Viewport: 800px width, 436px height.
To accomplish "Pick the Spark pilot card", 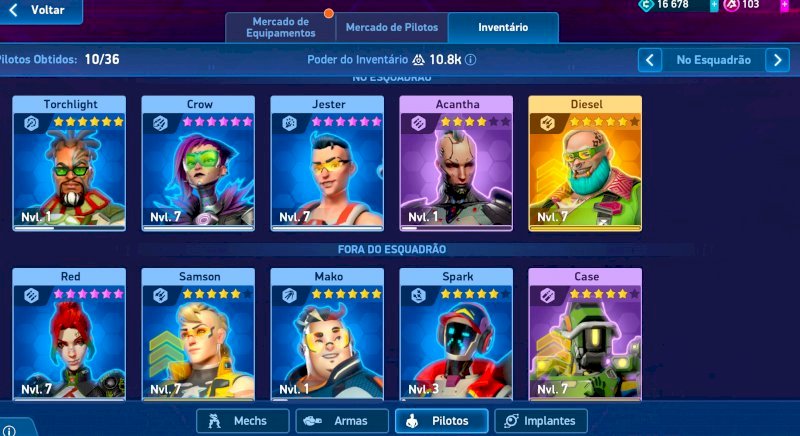I will coord(456,335).
